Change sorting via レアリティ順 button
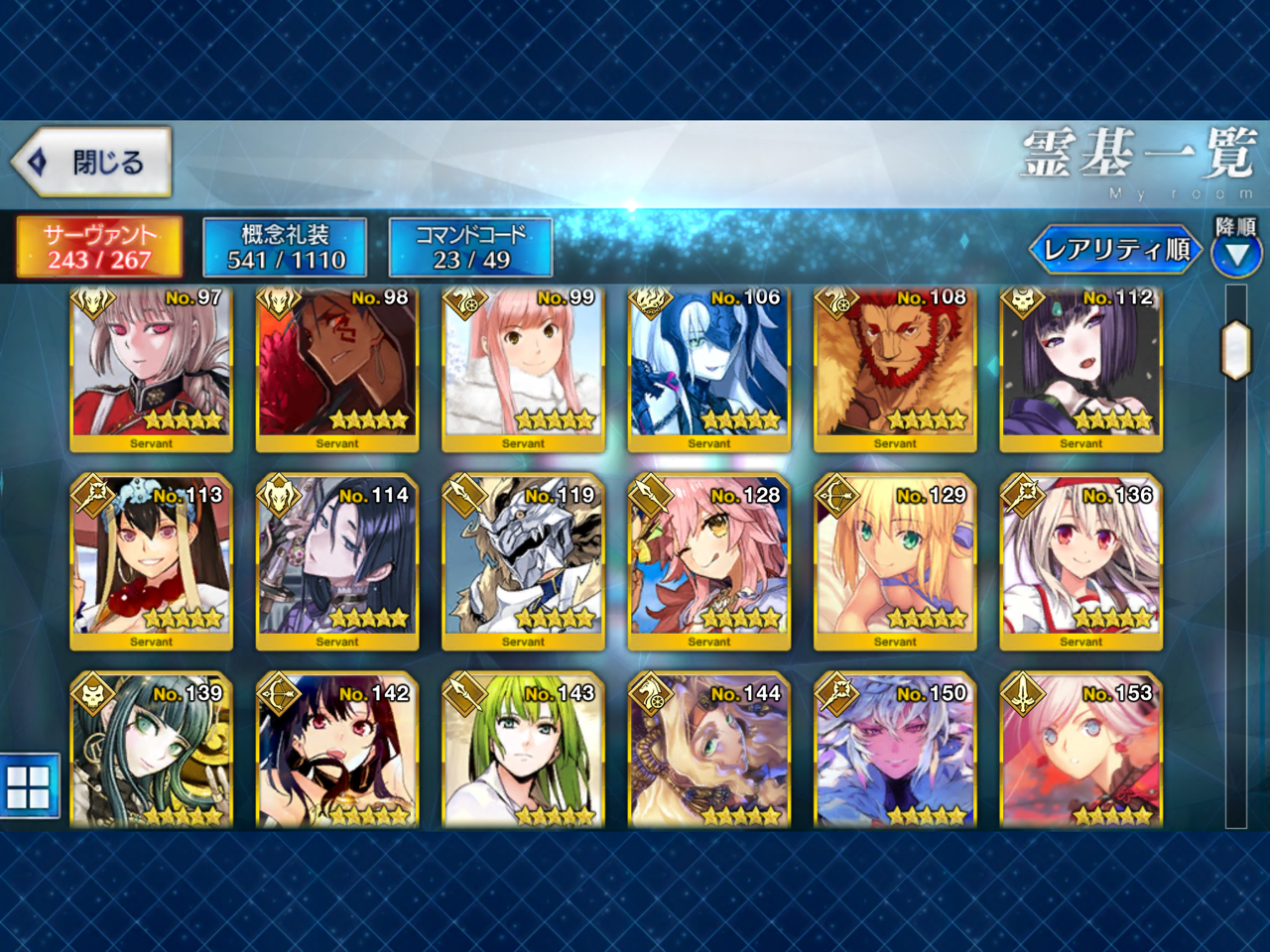The image size is (1270, 952). [x=1115, y=250]
